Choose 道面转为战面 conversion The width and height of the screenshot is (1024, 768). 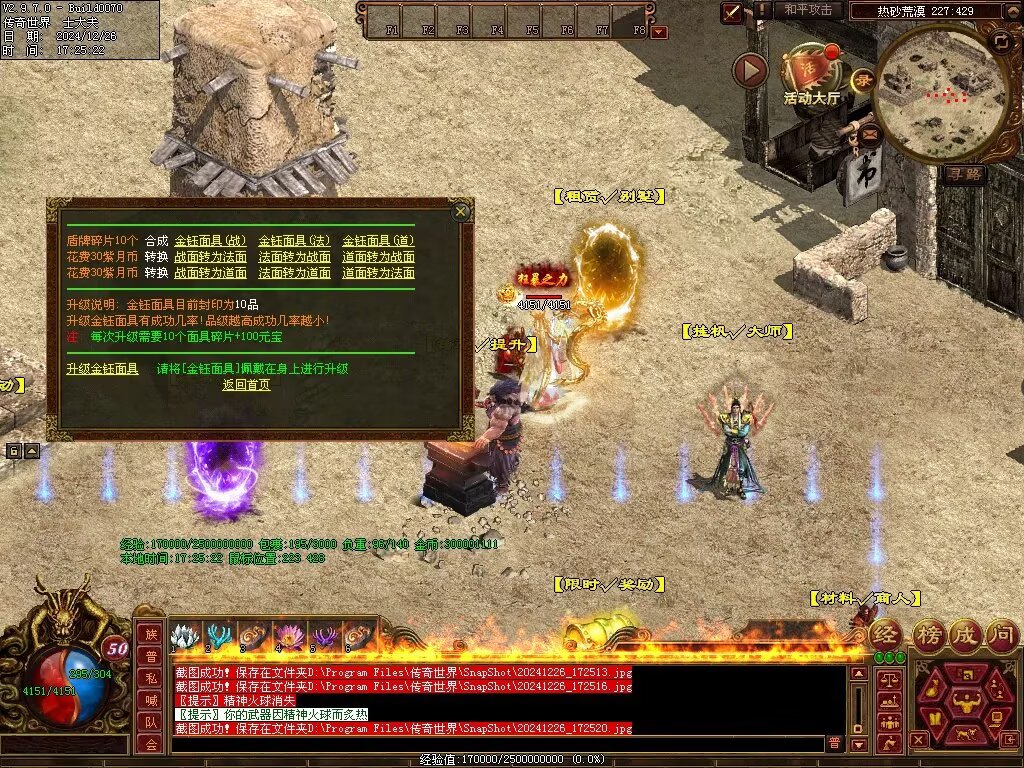point(378,256)
